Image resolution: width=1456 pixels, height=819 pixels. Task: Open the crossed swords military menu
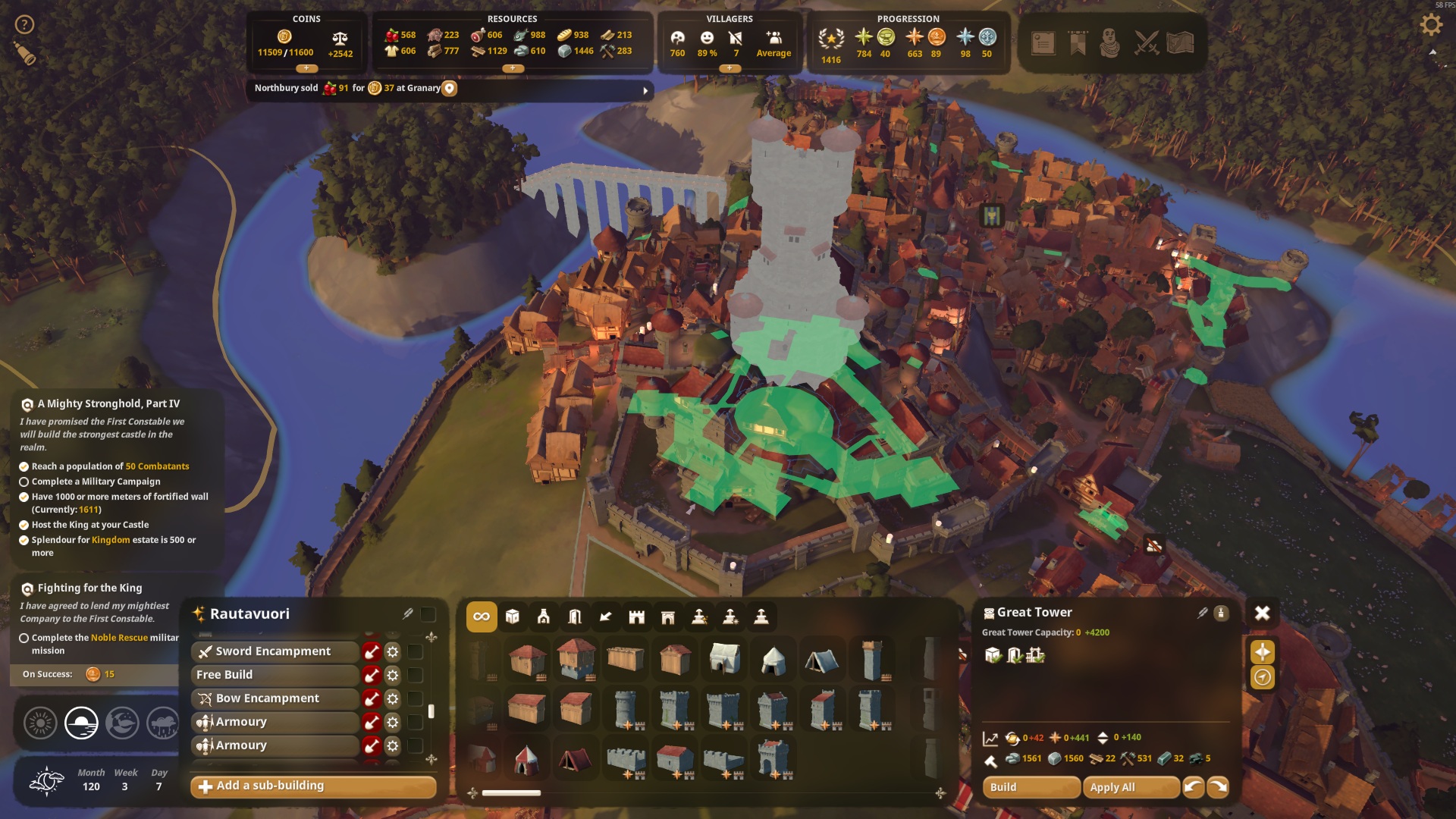(1146, 43)
